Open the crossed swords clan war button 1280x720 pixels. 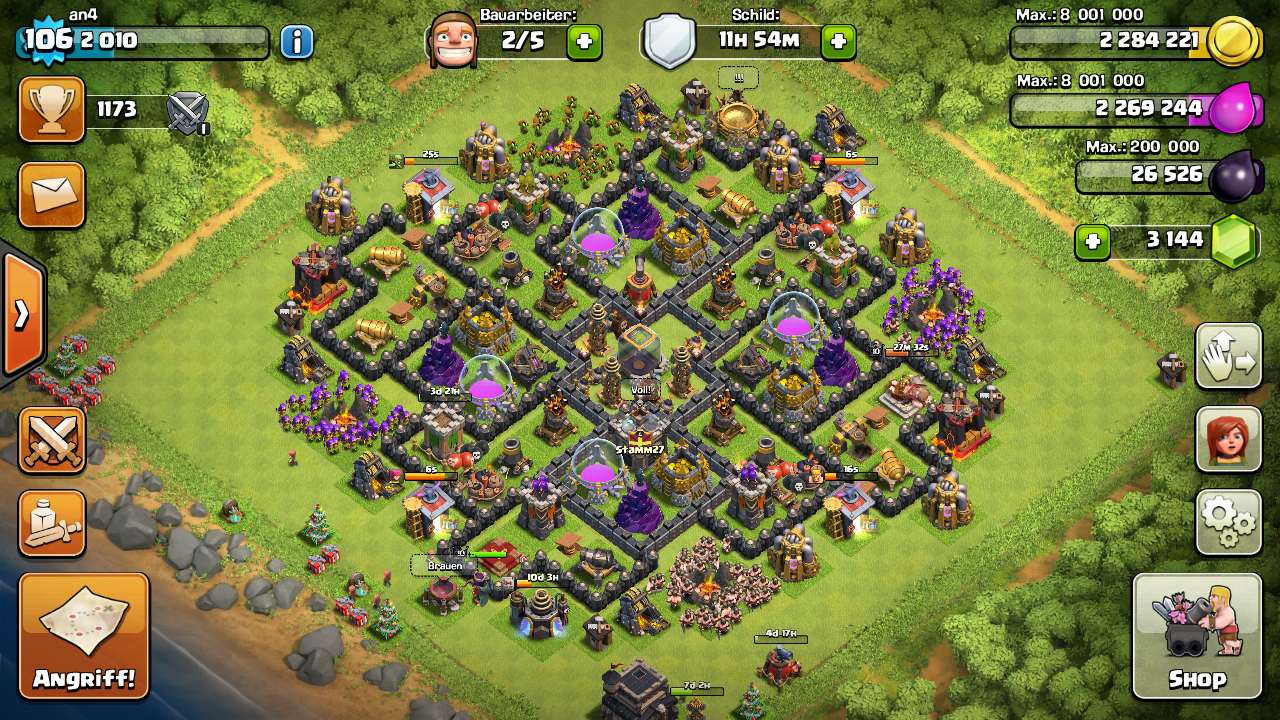click(52, 440)
